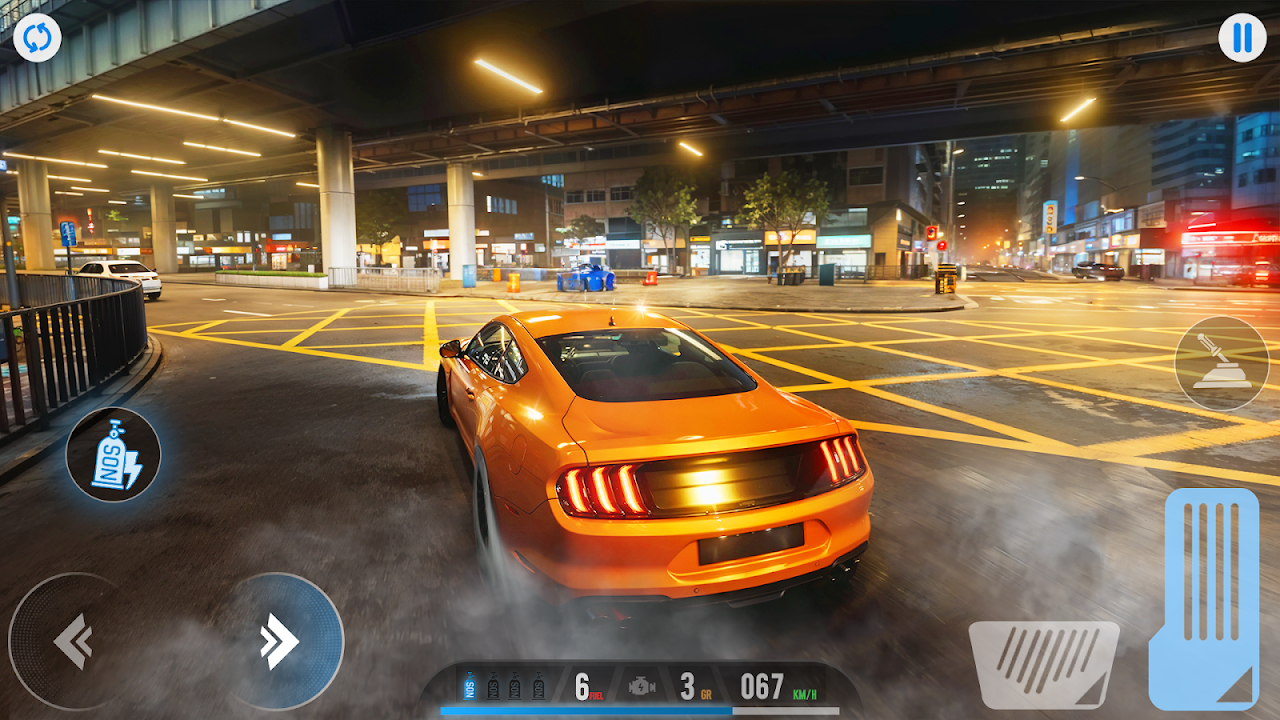This screenshot has width=1280, height=720.
Task: Activate the NOS nitro boost
Action: coord(114,455)
